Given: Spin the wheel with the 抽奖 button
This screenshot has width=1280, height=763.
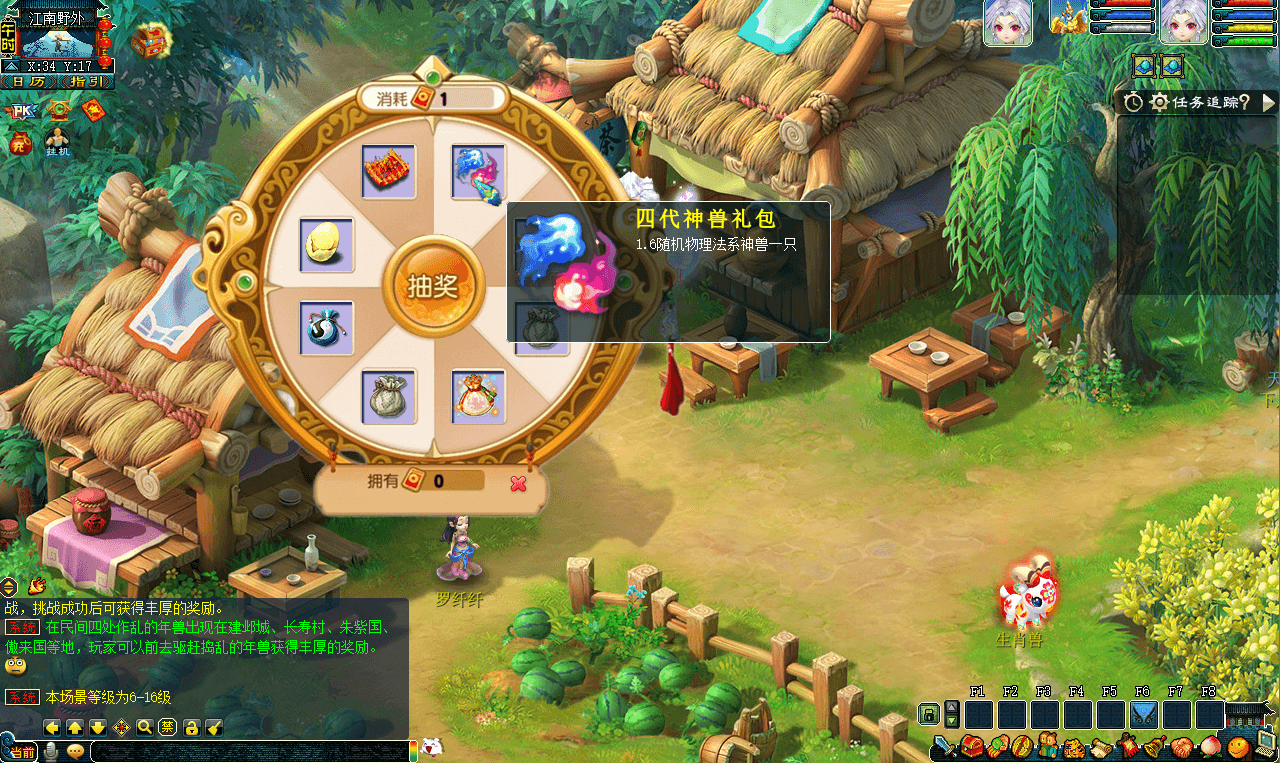Looking at the screenshot, I should (433, 286).
